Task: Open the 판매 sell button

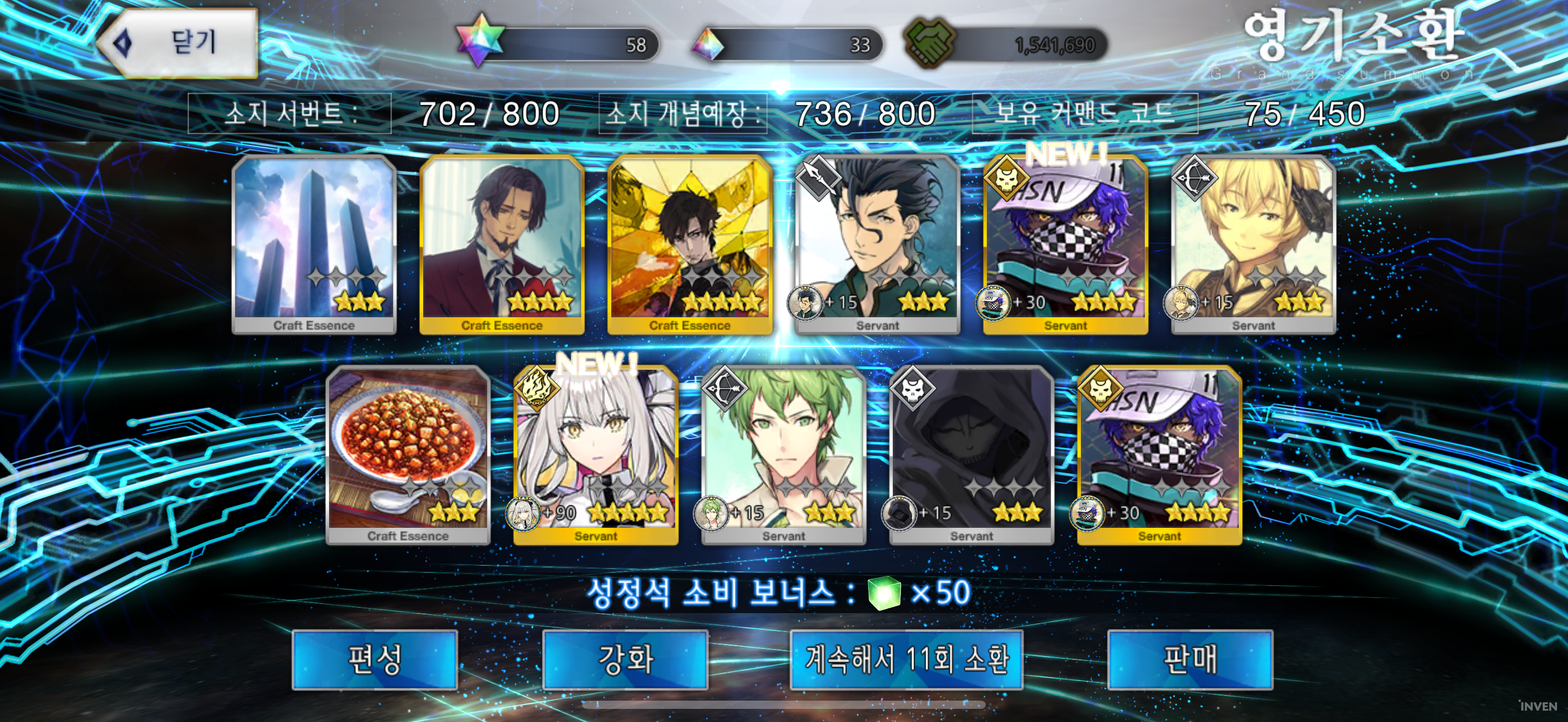Action: (x=1189, y=660)
